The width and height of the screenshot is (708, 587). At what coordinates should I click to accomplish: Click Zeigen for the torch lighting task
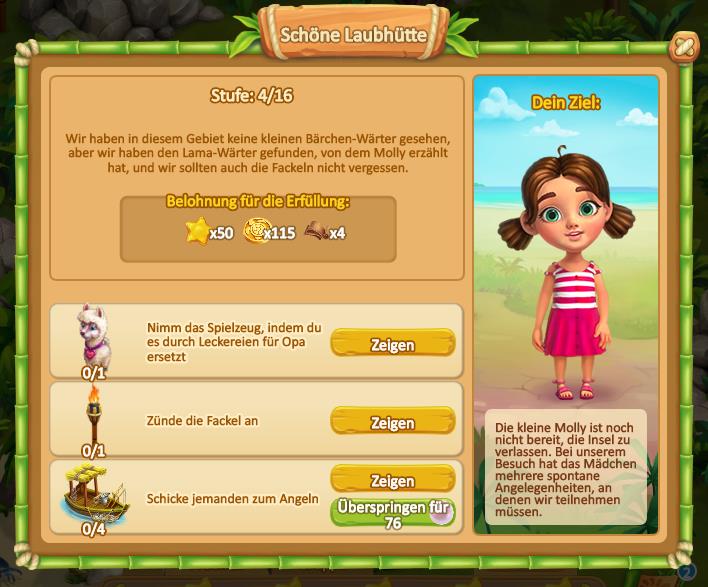[x=392, y=421]
